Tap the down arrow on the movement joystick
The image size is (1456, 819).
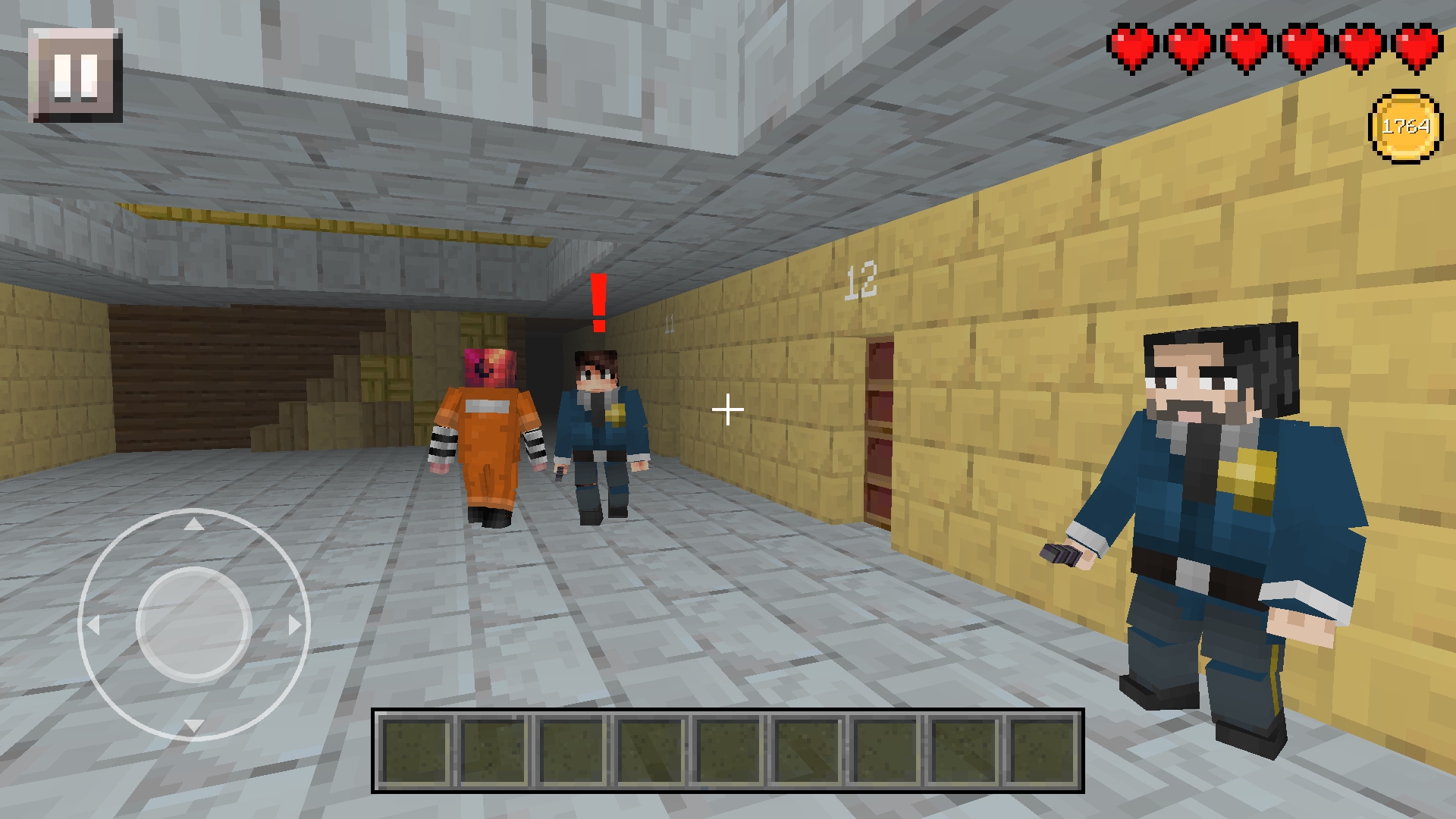point(196,726)
